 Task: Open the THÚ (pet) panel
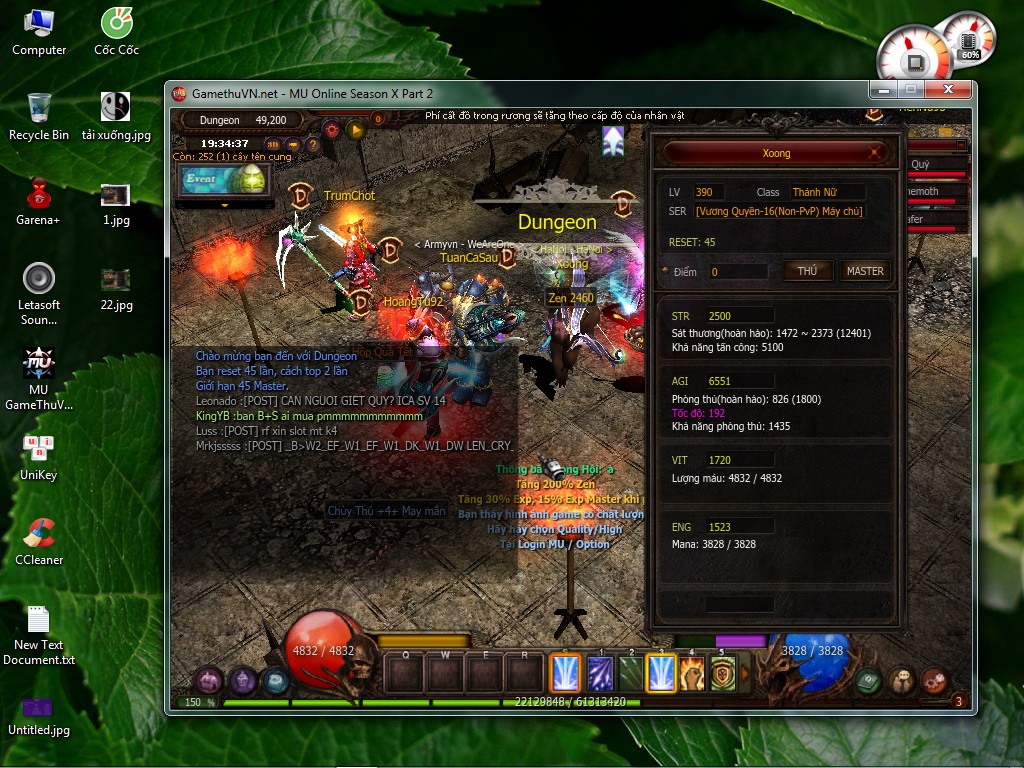pyautogui.click(x=807, y=271)
